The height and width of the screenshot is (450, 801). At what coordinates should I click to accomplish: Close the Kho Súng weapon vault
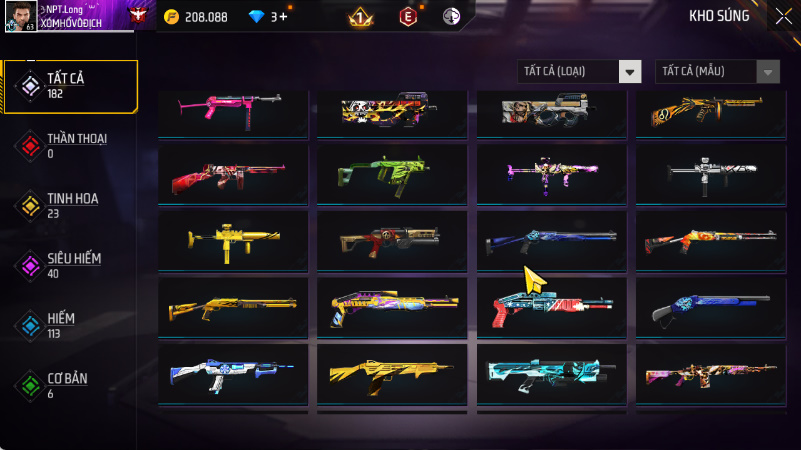783,16
